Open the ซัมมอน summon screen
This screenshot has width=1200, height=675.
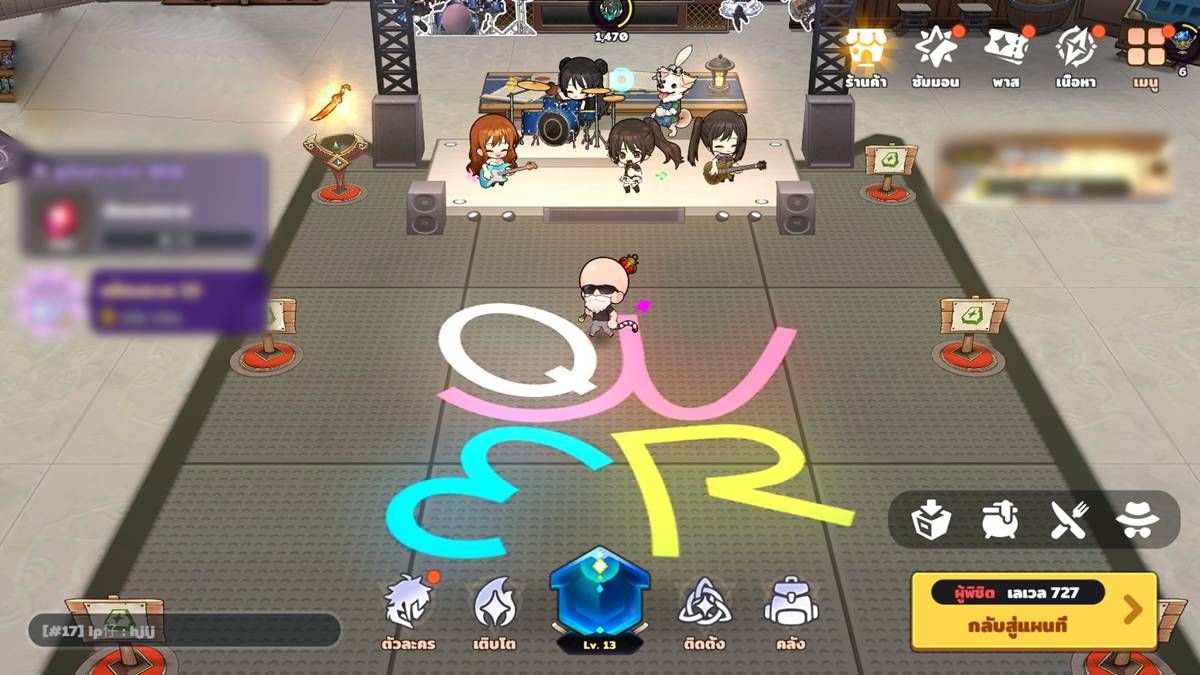tap(936, 53)
